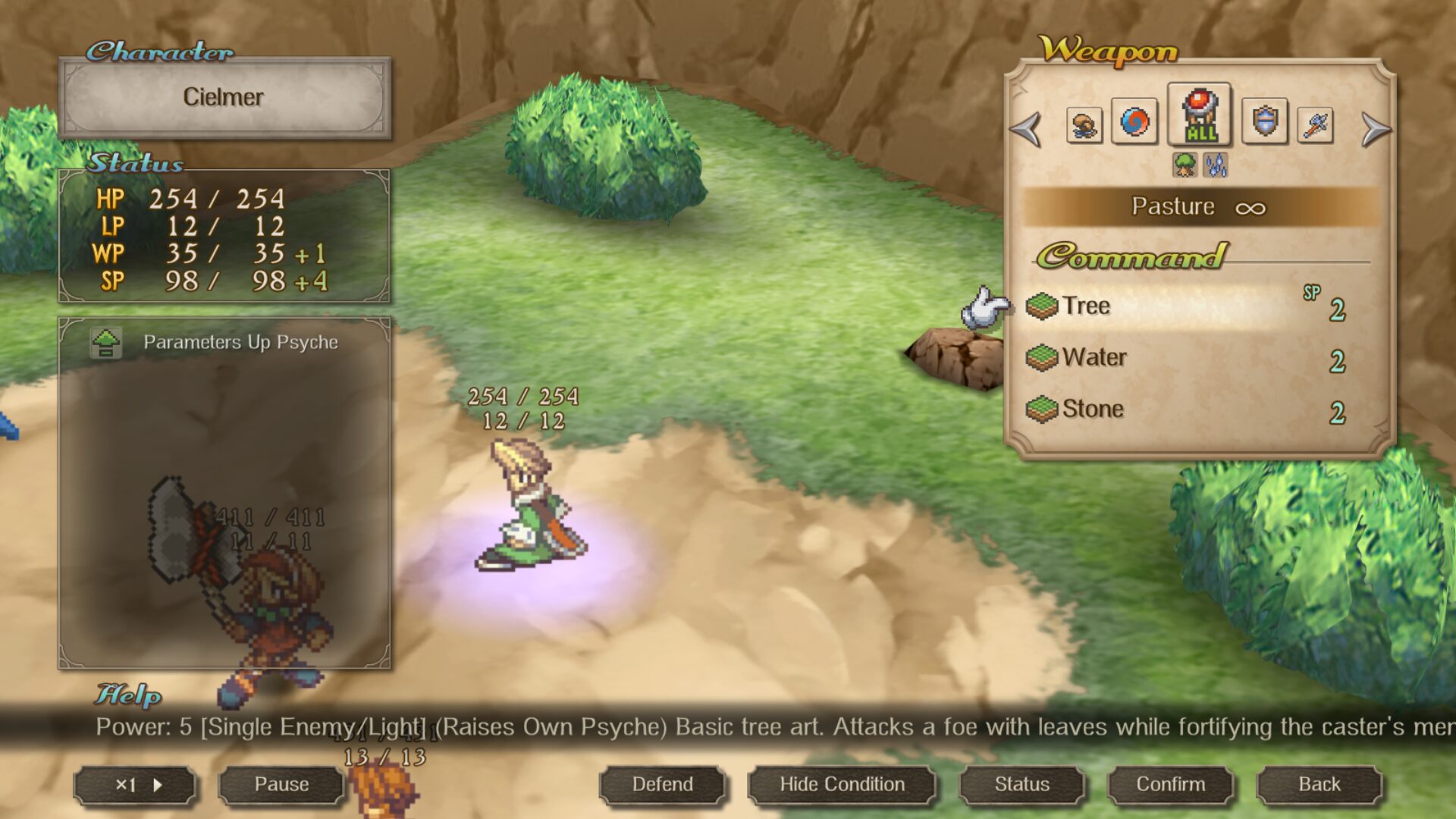Viewport: 1456px width, 819px height.
Task: Select the red orb ALL weapon icon
Action: tap(1200, 115)
